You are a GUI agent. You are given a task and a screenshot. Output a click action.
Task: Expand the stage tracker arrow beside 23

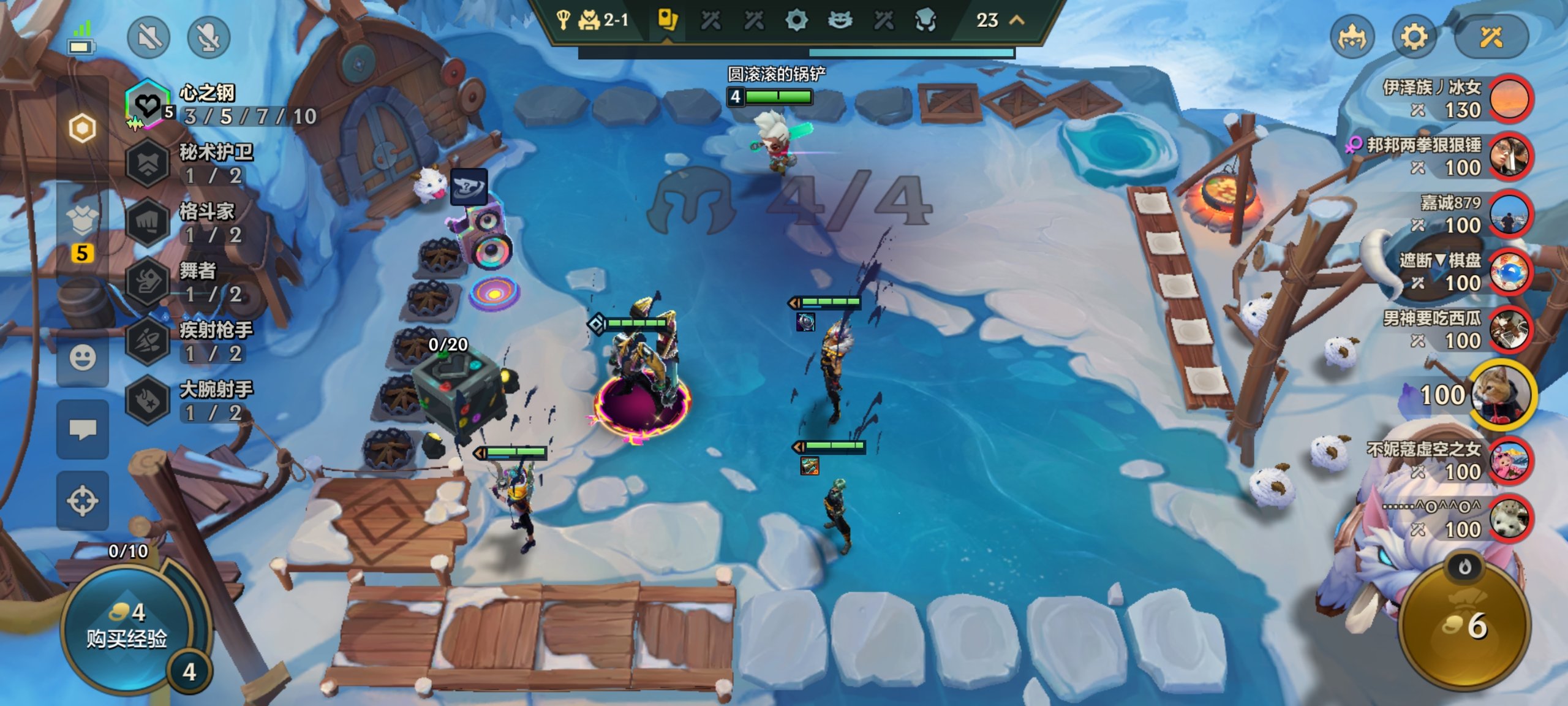tap(1017, 20)
